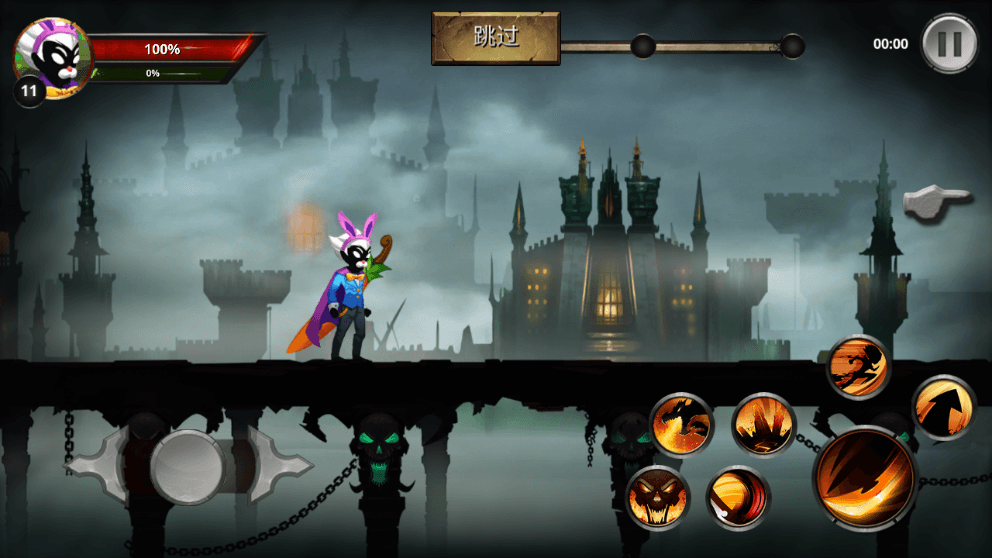
Task: Open the player avatar portrait
Action: 51,58
